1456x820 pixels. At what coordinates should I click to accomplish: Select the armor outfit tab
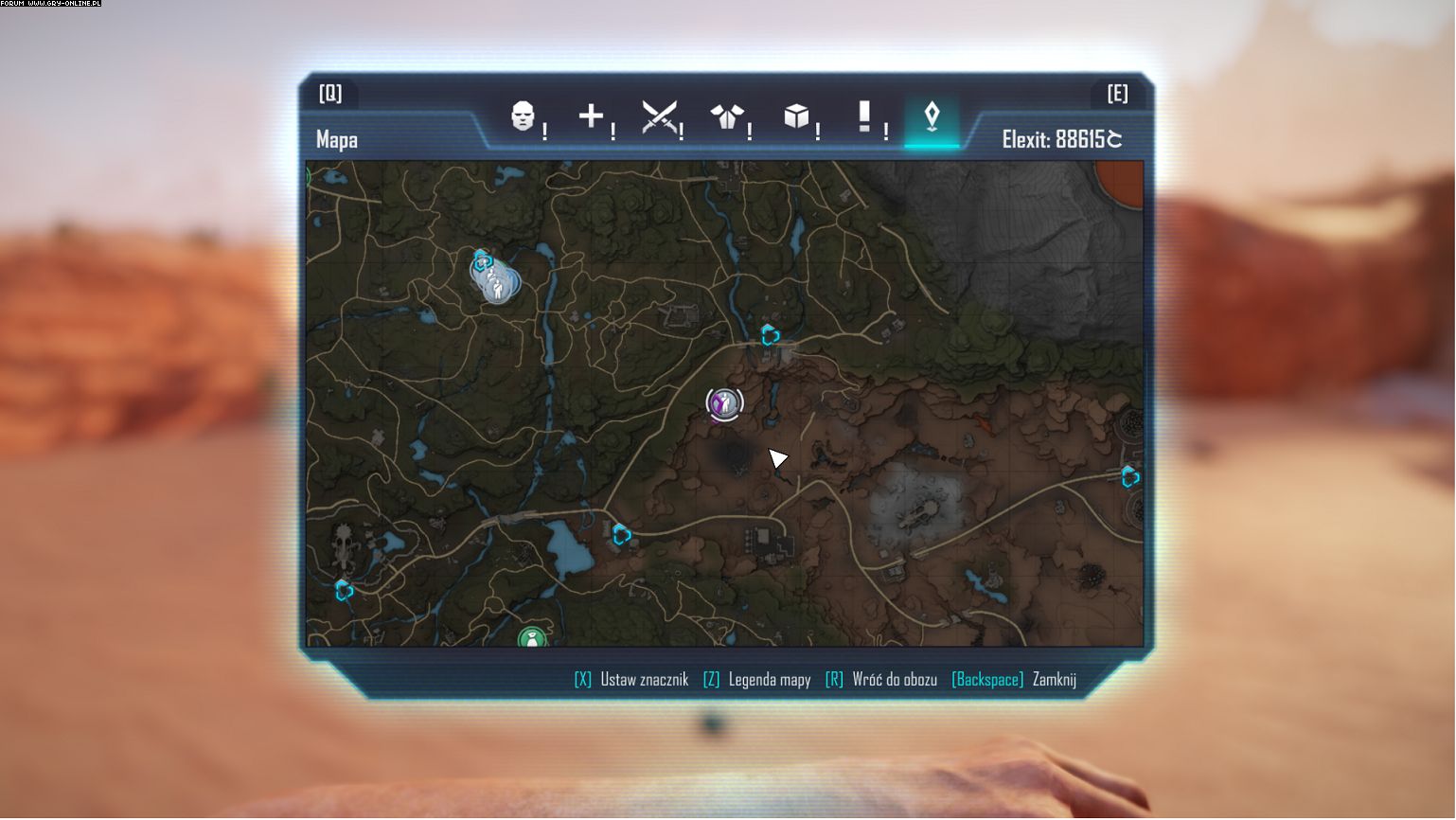point(726,117)
